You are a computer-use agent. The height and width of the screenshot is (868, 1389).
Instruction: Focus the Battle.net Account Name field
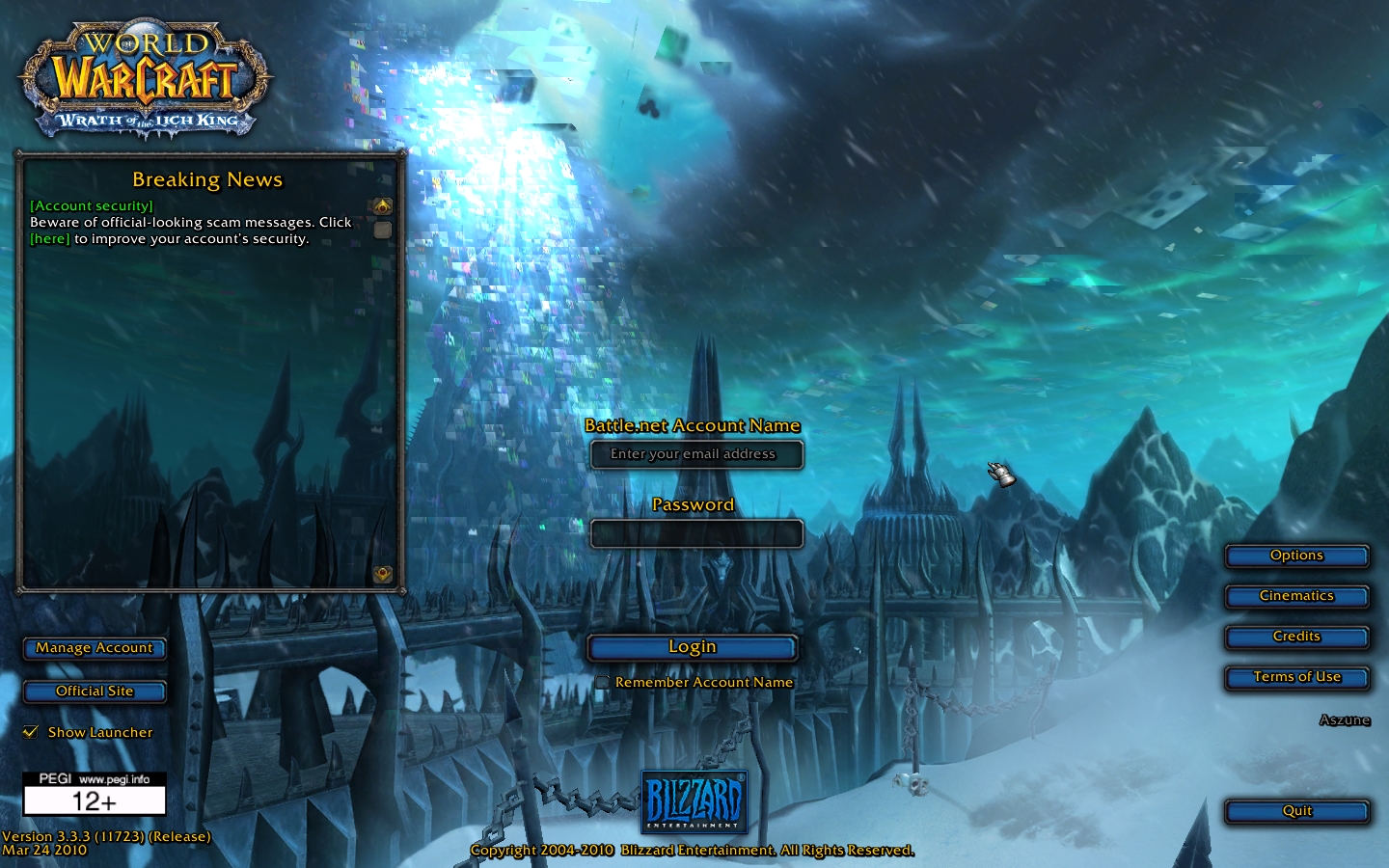(696, 454)
